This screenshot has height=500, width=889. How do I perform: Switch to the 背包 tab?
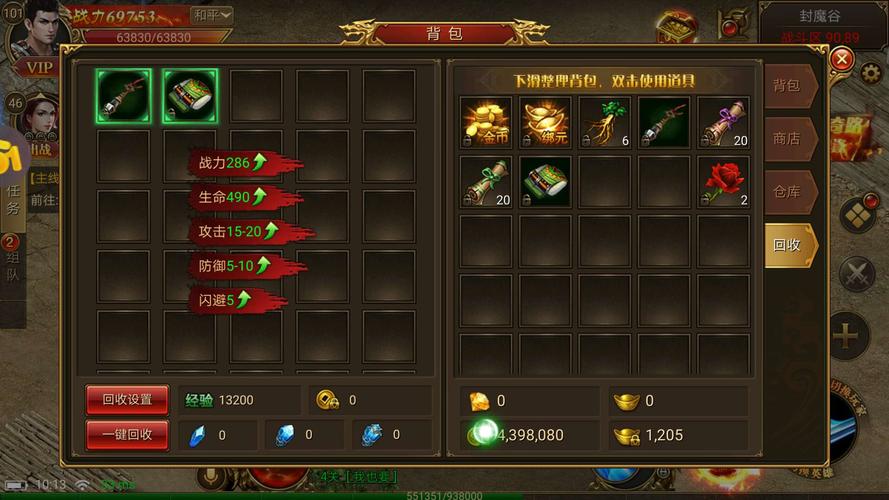[787, 86]
